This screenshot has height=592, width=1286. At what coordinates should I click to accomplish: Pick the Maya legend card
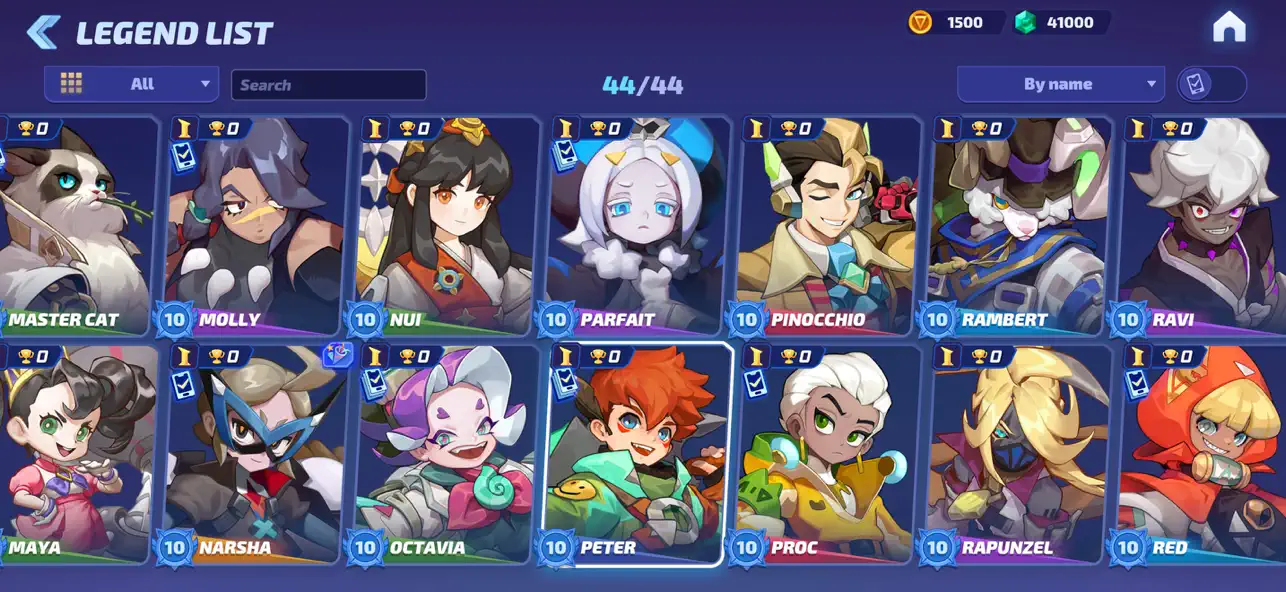point(75,453)
